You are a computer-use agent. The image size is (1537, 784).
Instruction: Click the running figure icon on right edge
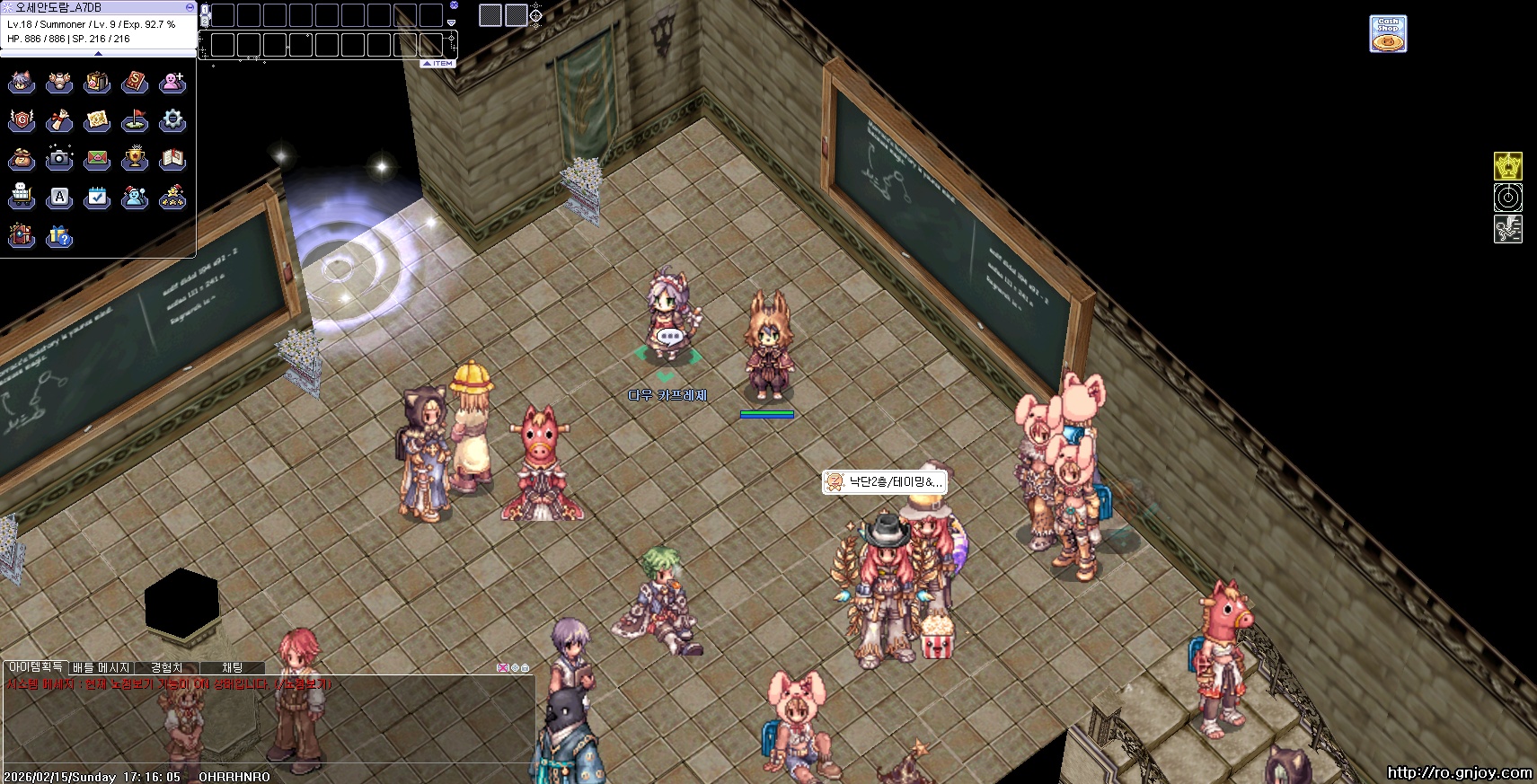1507,229
